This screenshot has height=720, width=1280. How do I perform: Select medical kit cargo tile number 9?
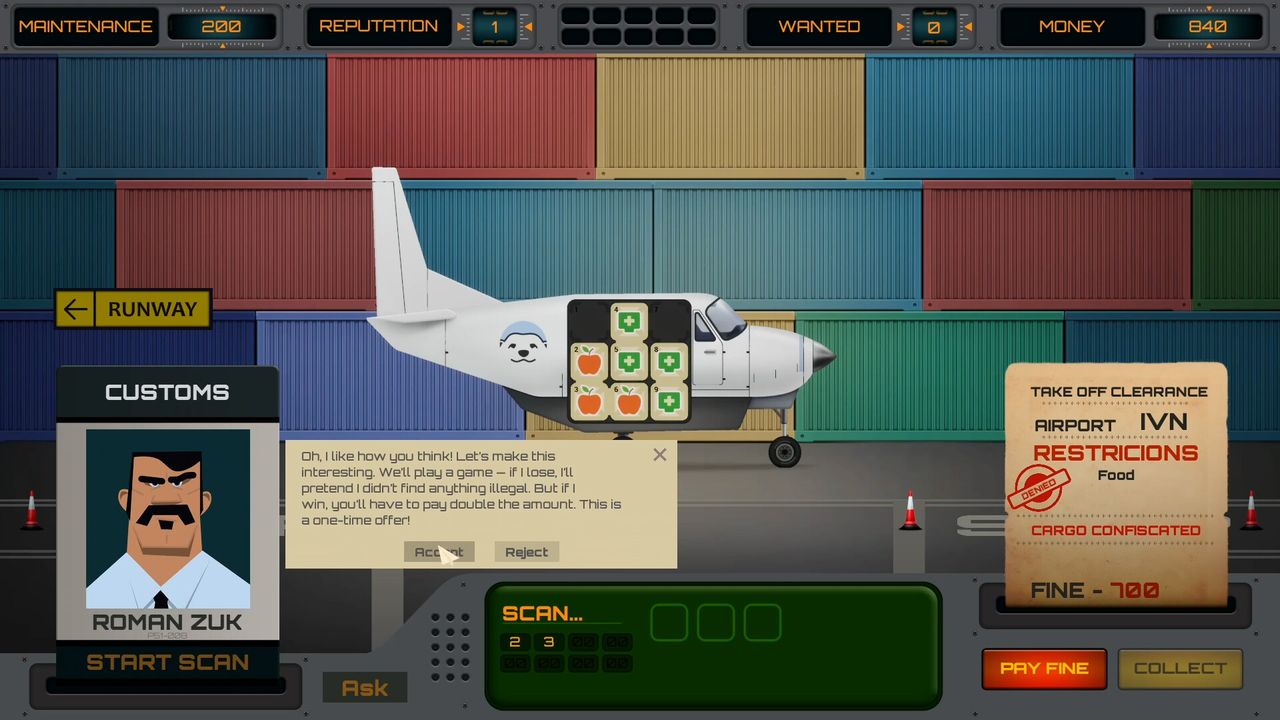pyautogui.click(x=669, y=401)
